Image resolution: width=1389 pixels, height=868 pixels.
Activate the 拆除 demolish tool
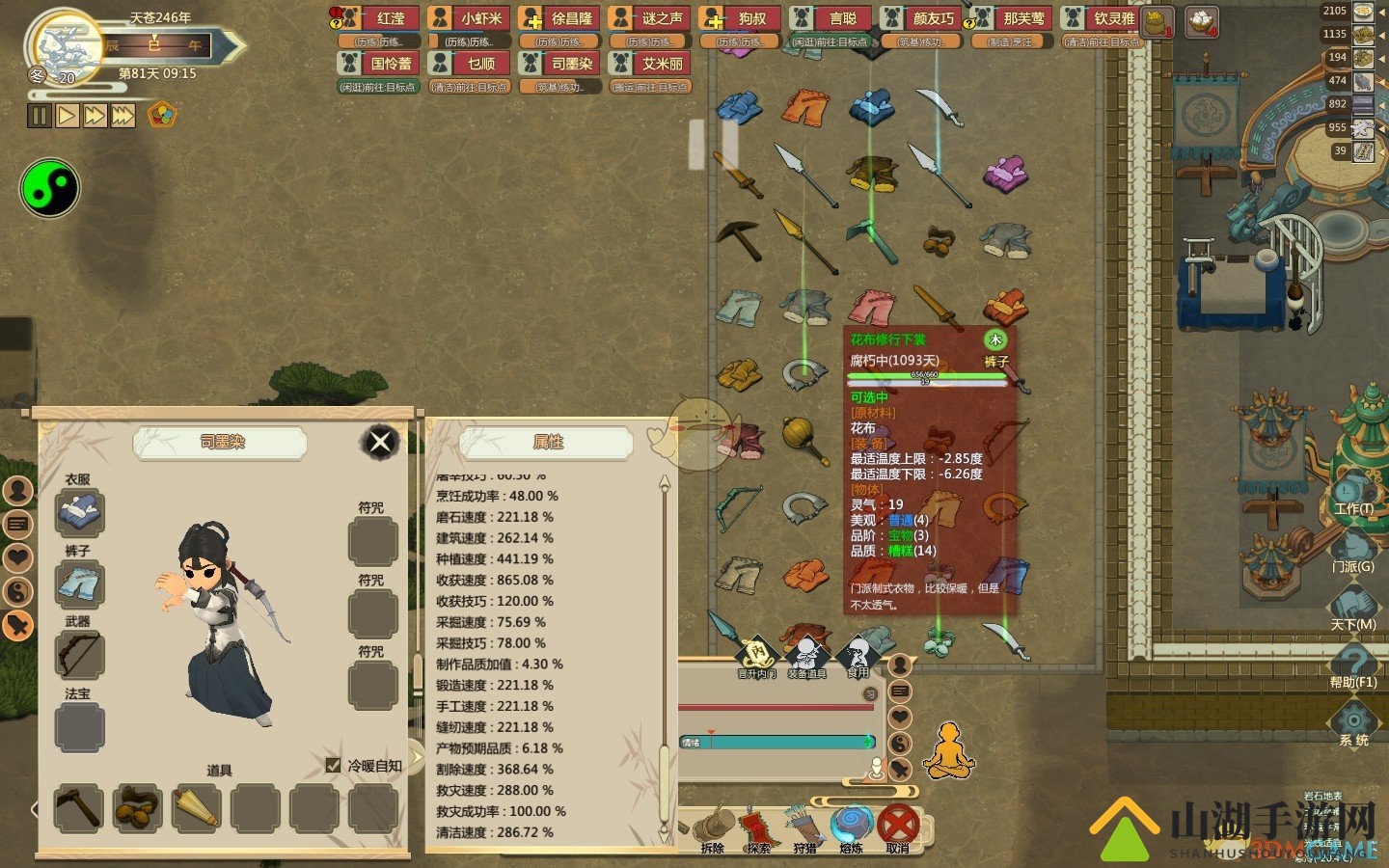coord(713,827)
